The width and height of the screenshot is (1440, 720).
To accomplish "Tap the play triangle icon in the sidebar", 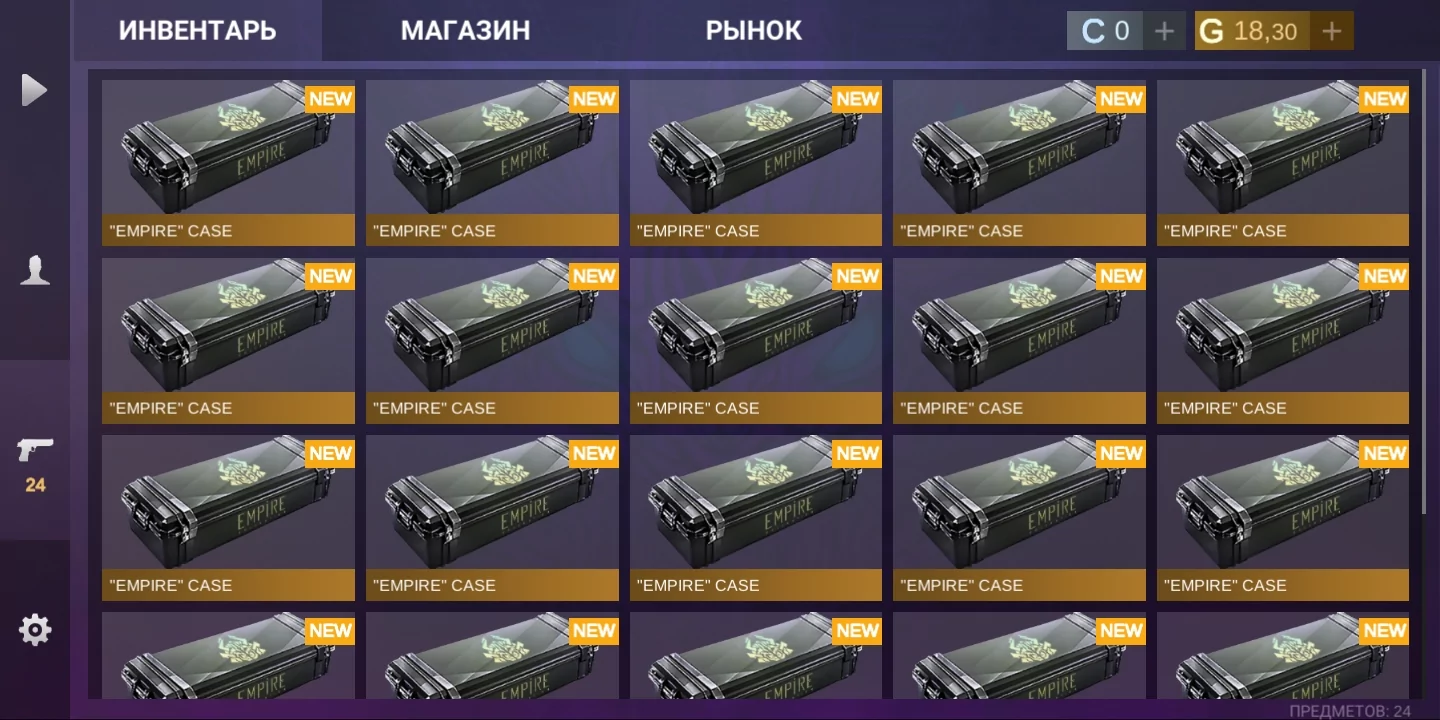I will point(35,90).
